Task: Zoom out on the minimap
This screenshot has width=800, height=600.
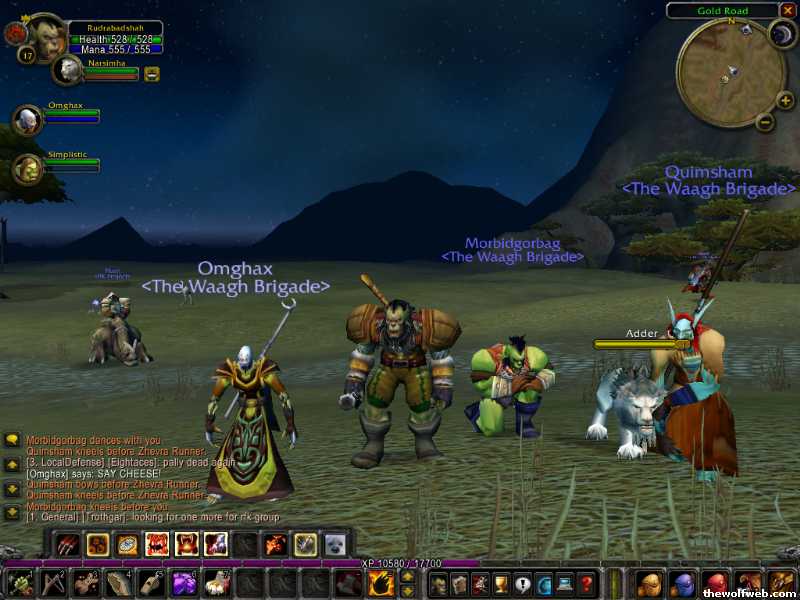Action: tap(764, 122)
